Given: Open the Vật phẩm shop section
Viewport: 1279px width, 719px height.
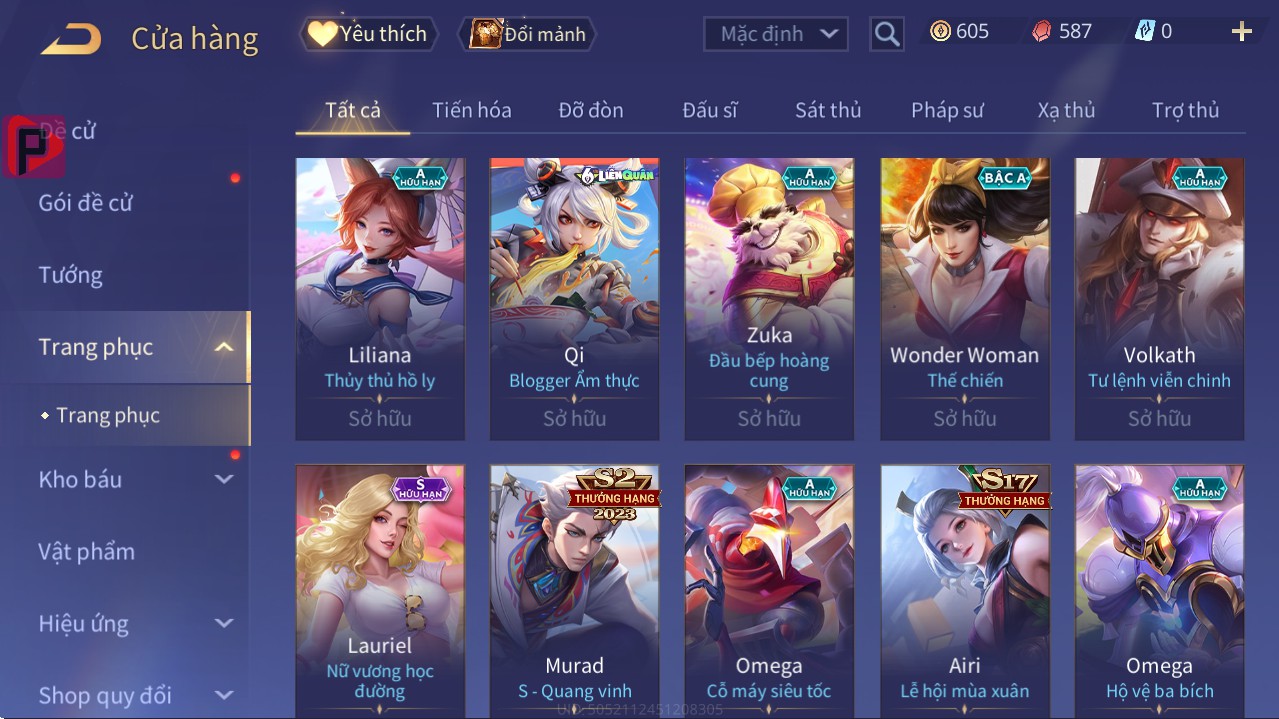Looking at the screenshot, I should [87, 552].
